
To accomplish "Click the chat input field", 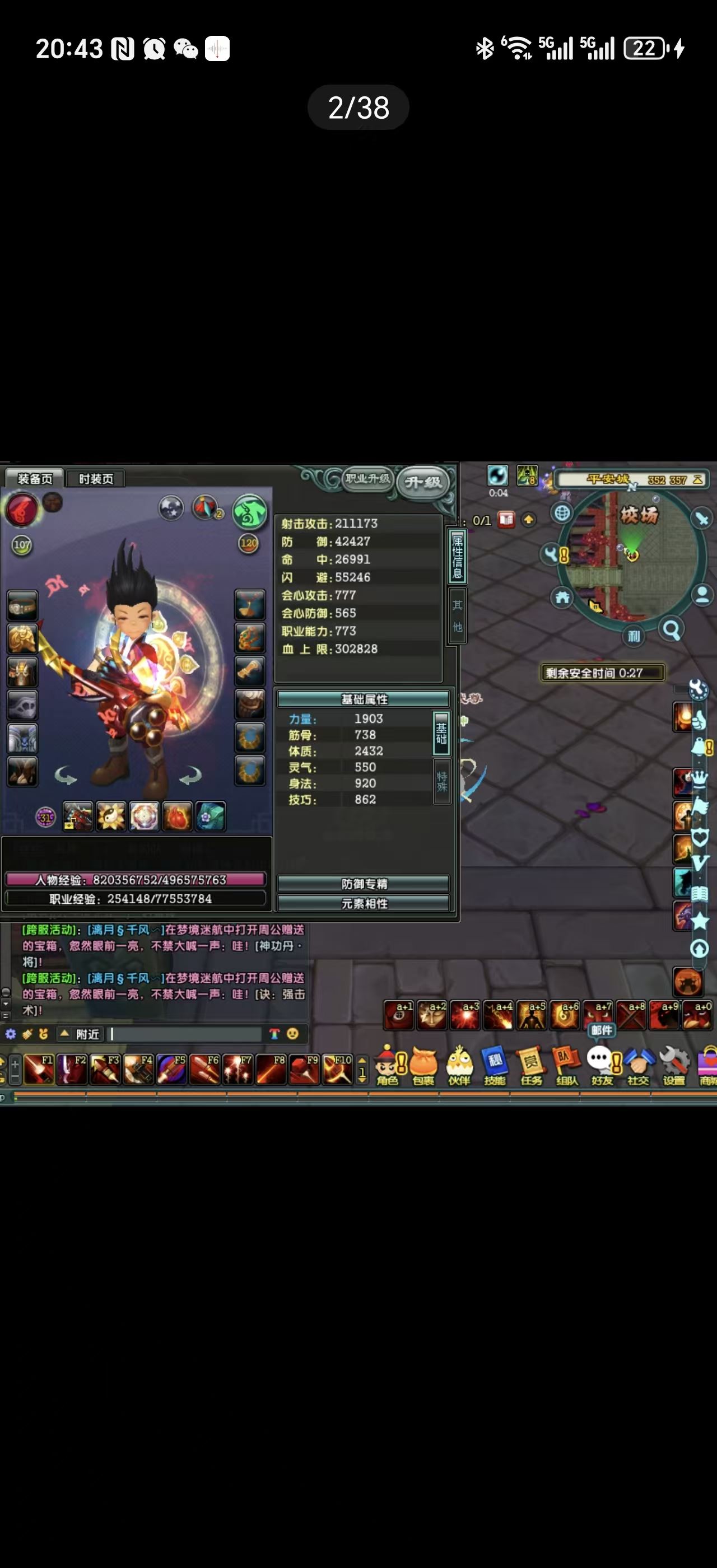I will tap(185, 1034).
